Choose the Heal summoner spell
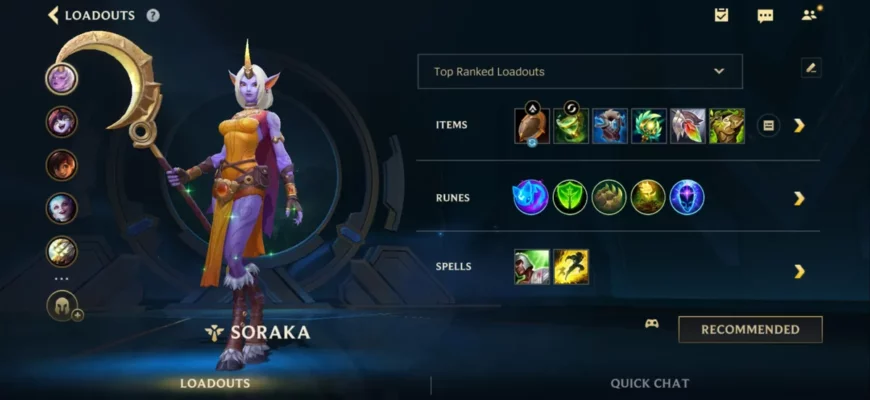The width and height of the screenshot is (870, 400). (x=532, y=267)
